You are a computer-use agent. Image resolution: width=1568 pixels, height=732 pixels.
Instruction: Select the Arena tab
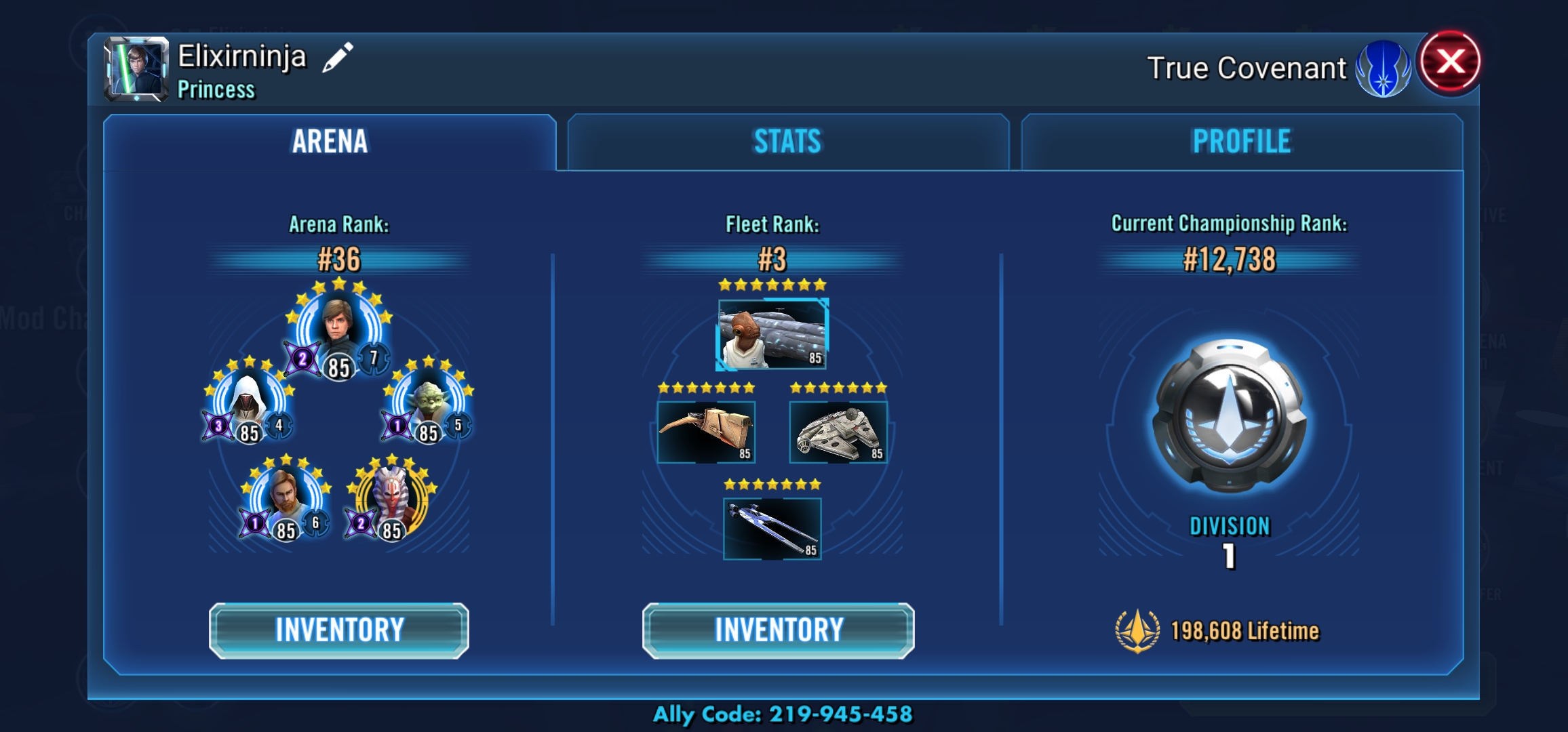pos(330,142)
